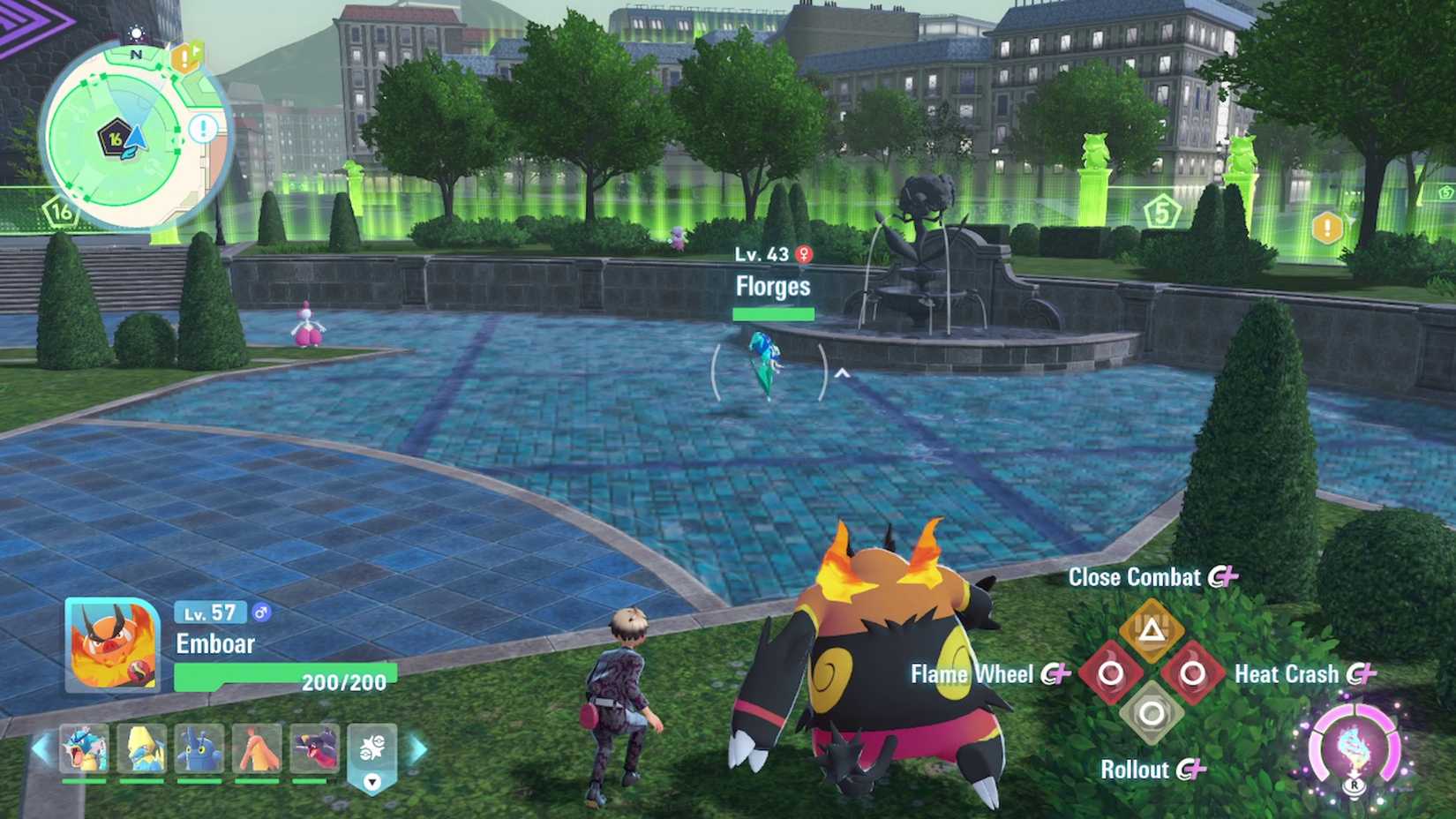This screenshot has height=819, width=1456.
Task: Click the Gyarados party slot icon
Action: click(82, 748)
